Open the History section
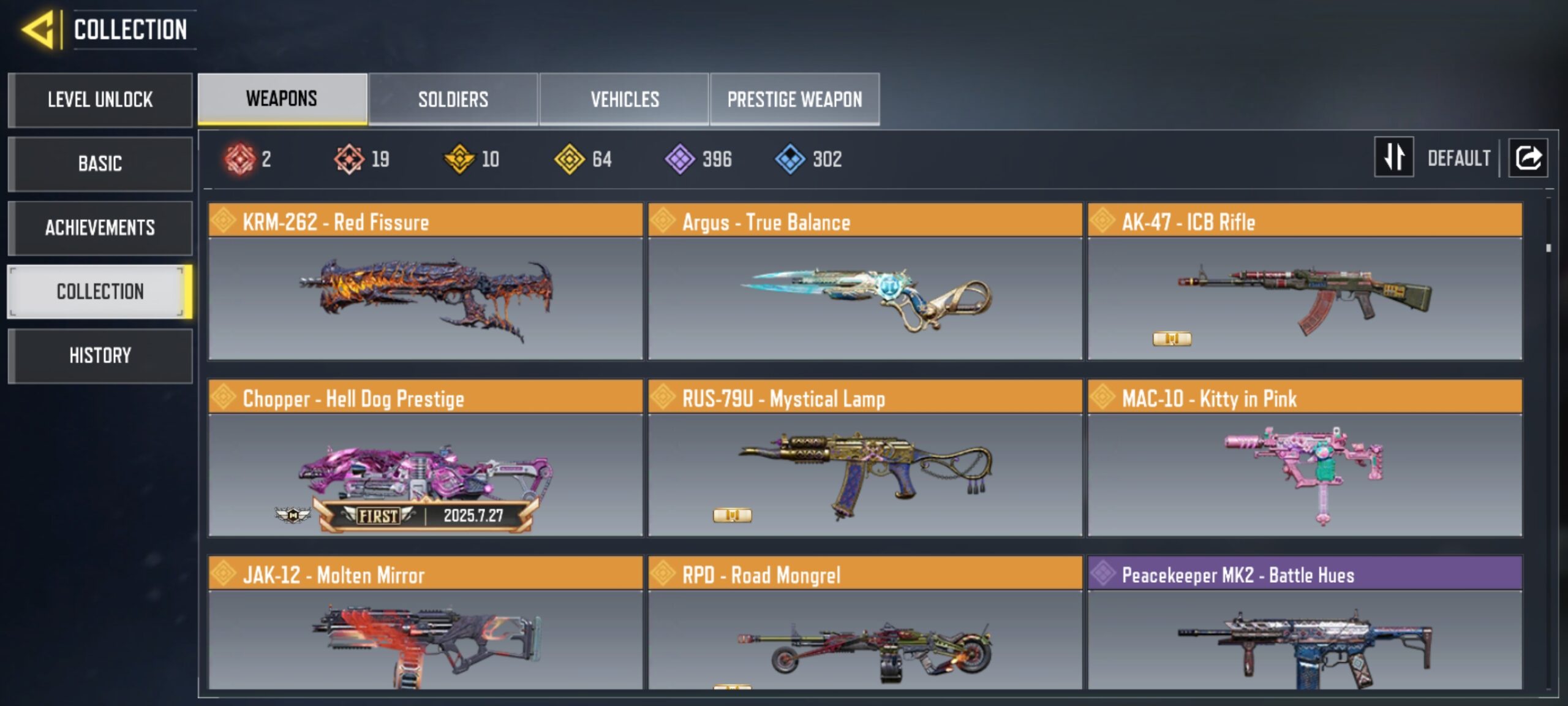Image resolution: width=1568 pixels, height=706 pixels. [100, 355]
